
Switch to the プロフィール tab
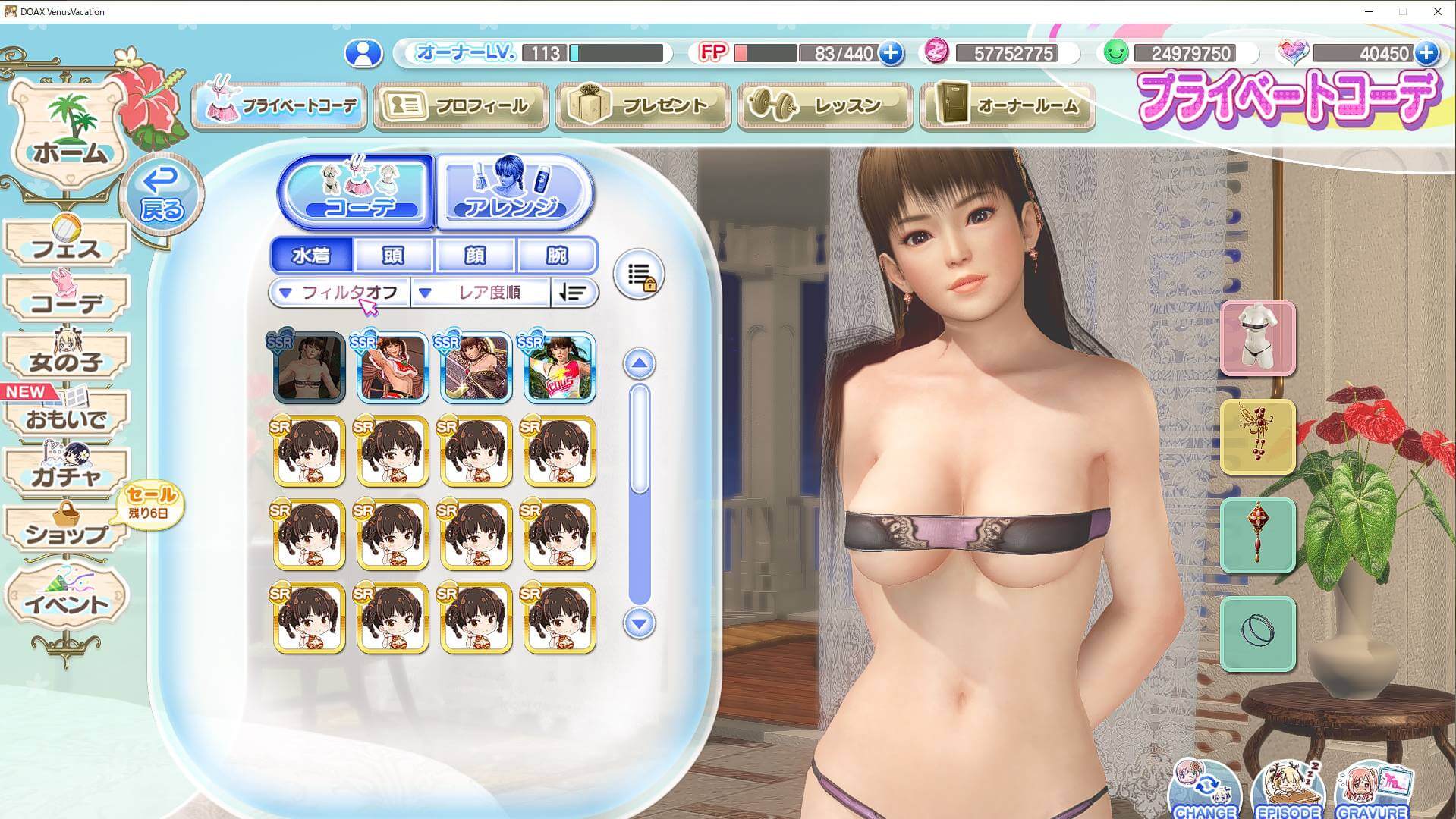(x=461, y=105)
